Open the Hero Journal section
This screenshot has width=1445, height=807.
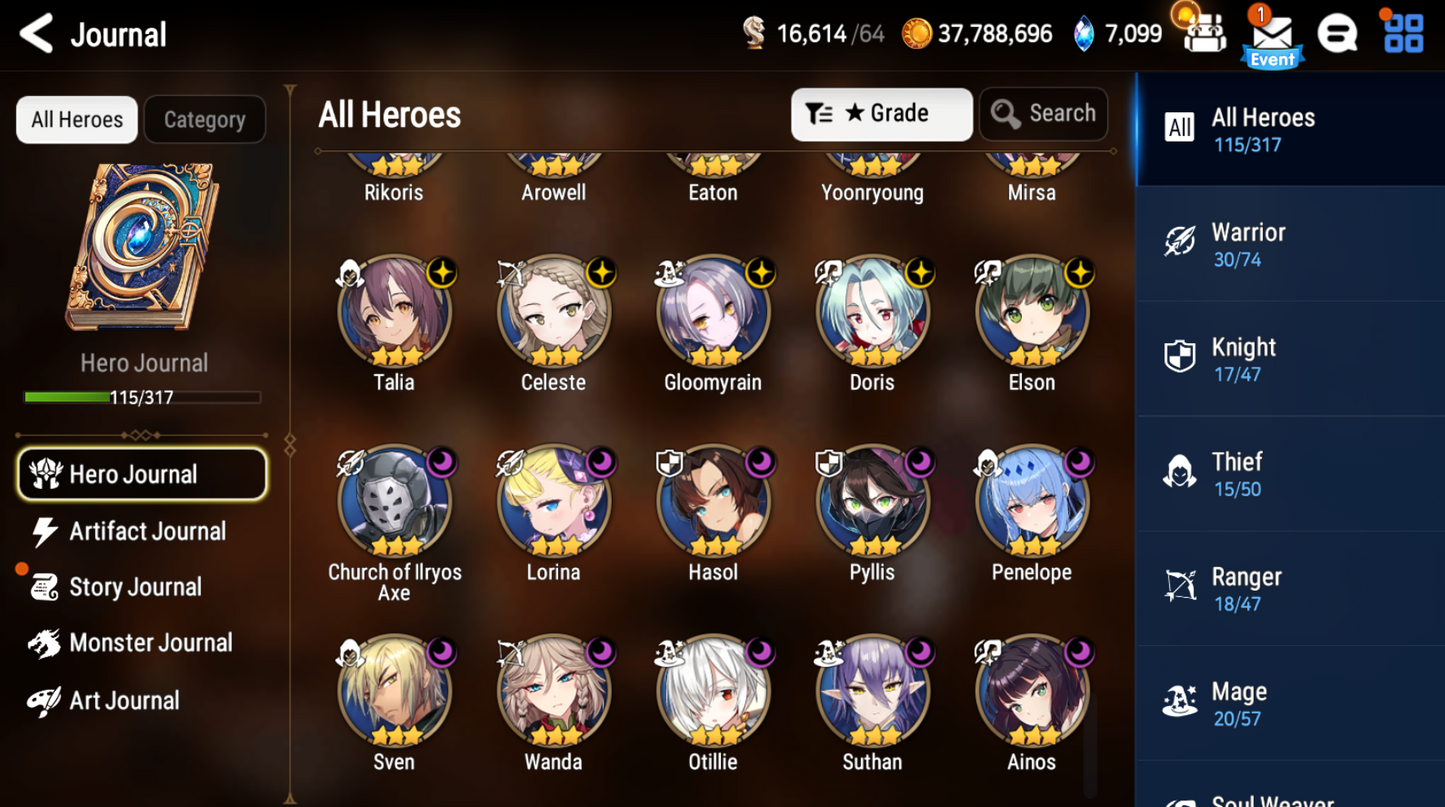pos(142,474)
